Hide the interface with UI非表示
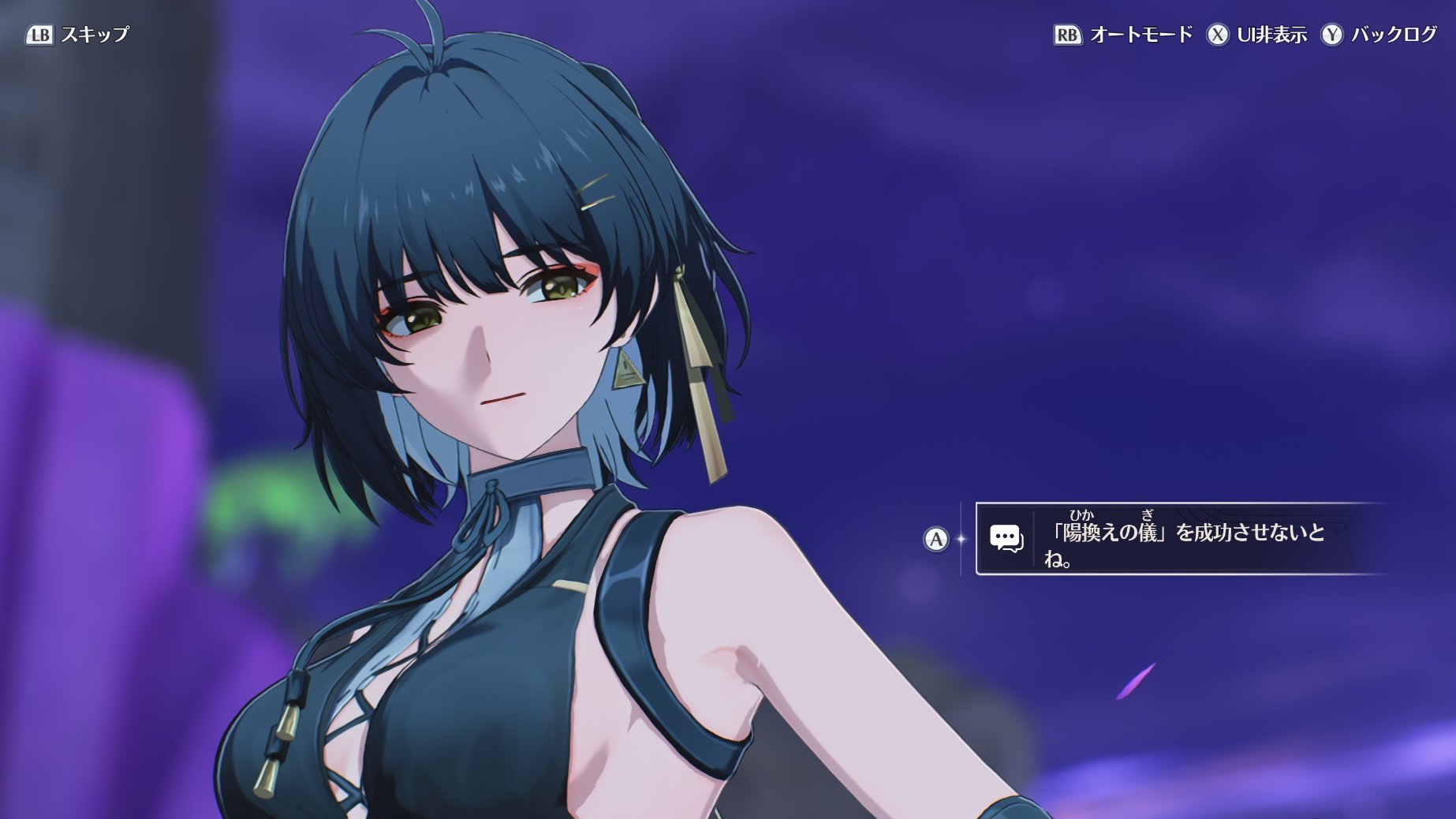Screen dimensions: 1456x819 (x=1257, y=35)
